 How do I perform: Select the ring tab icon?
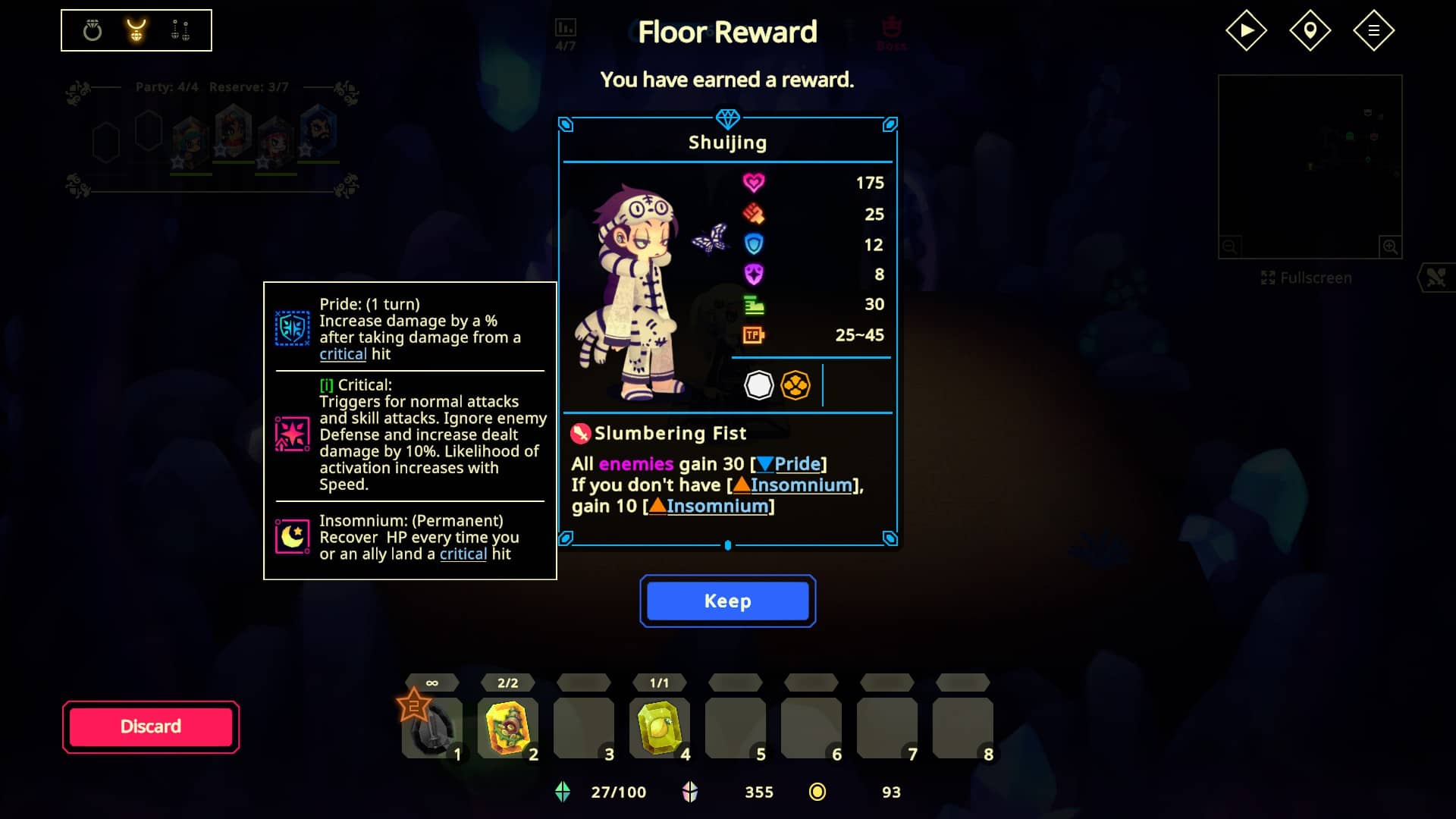point(93,30)
